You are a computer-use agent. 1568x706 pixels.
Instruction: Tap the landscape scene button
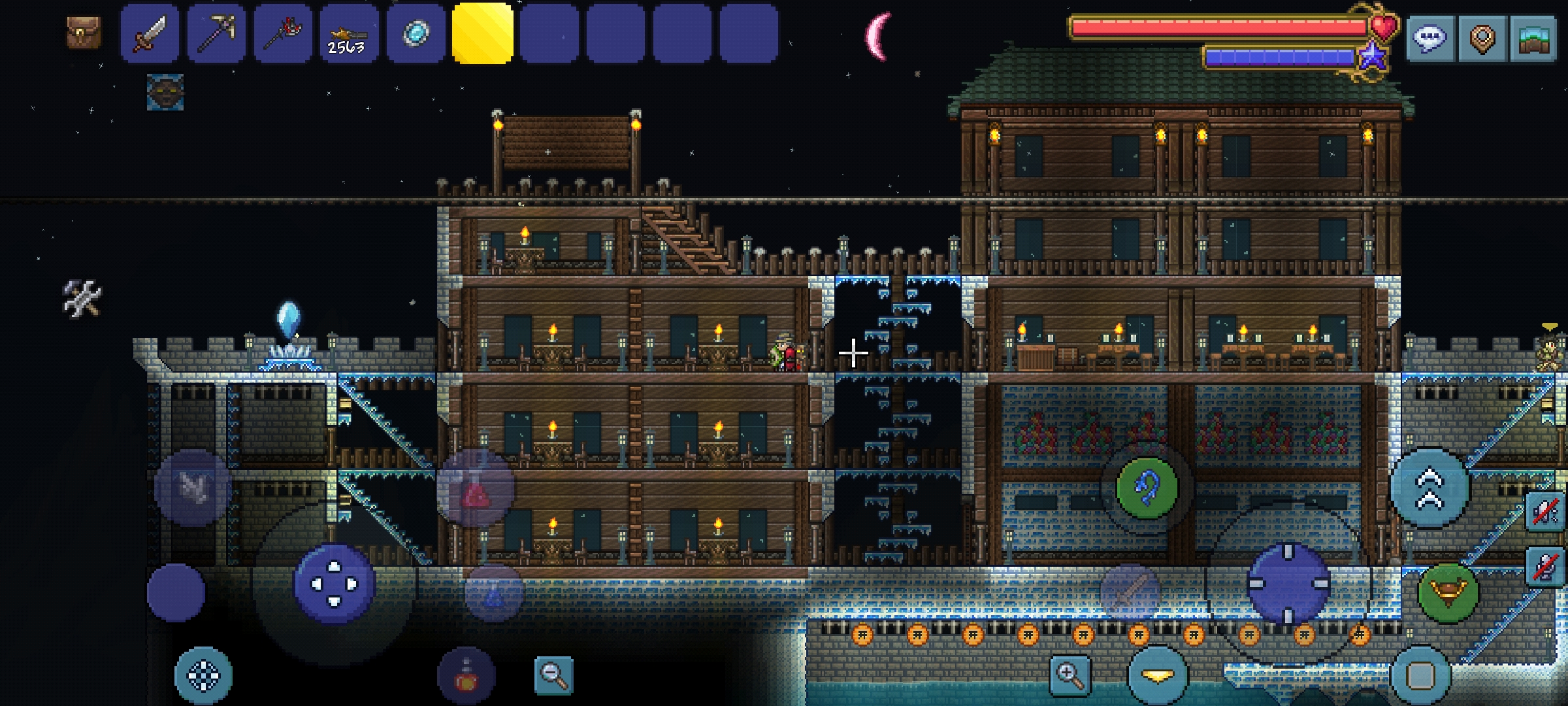click(1533, 39)
